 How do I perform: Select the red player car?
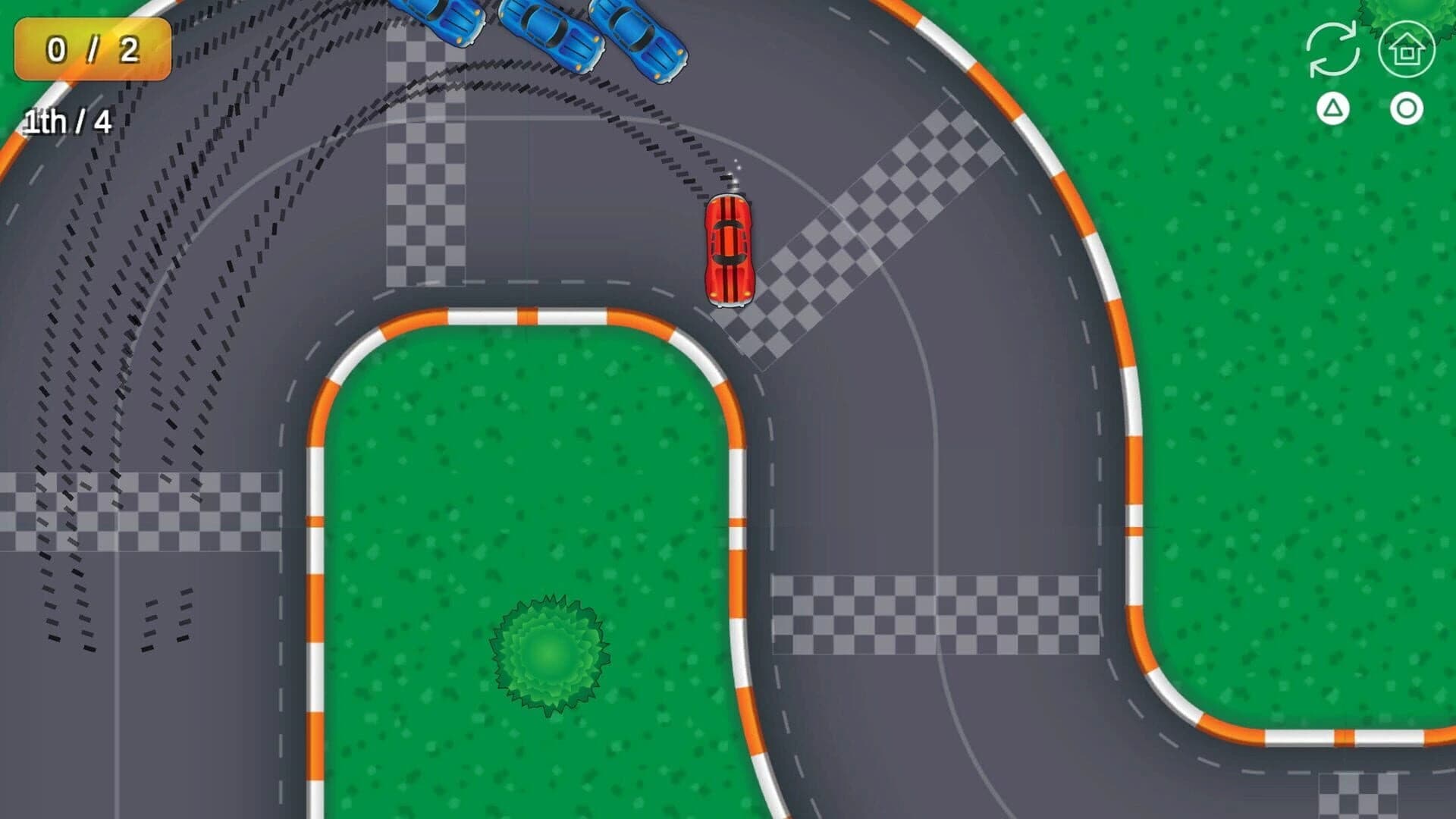coord(729,250)
